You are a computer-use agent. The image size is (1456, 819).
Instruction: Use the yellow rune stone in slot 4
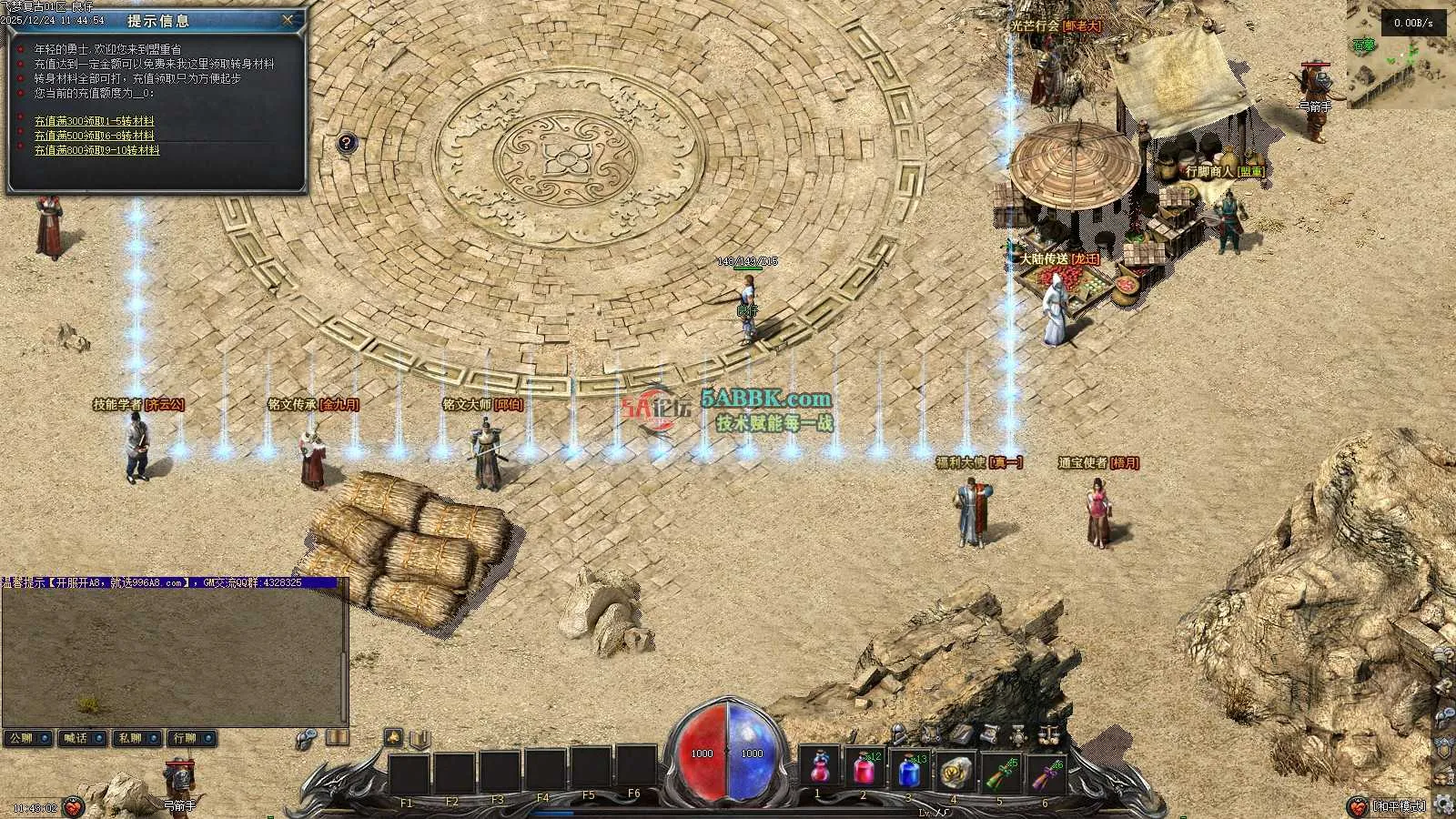953,771
